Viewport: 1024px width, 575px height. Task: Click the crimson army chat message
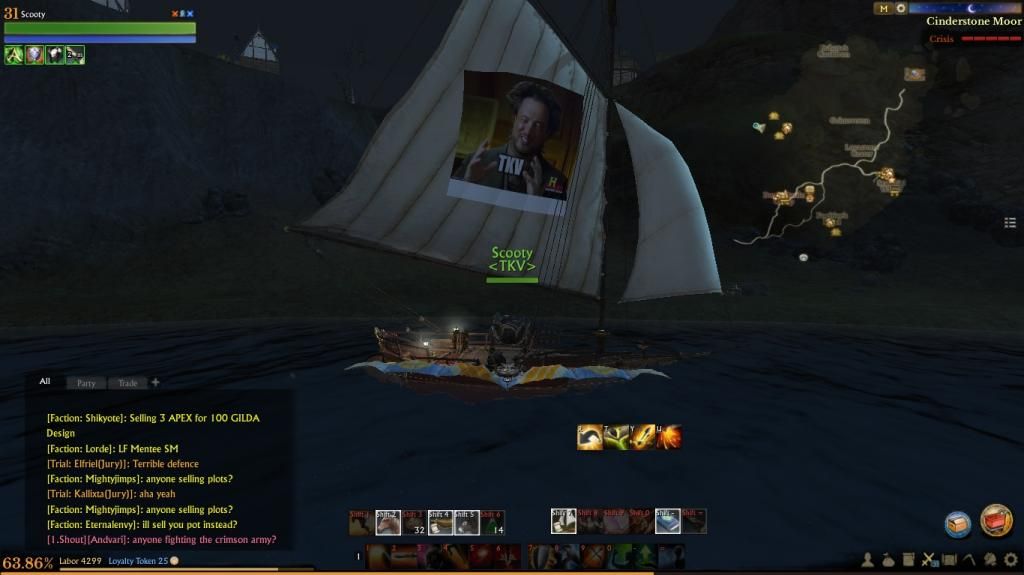(x=160, y=540)
